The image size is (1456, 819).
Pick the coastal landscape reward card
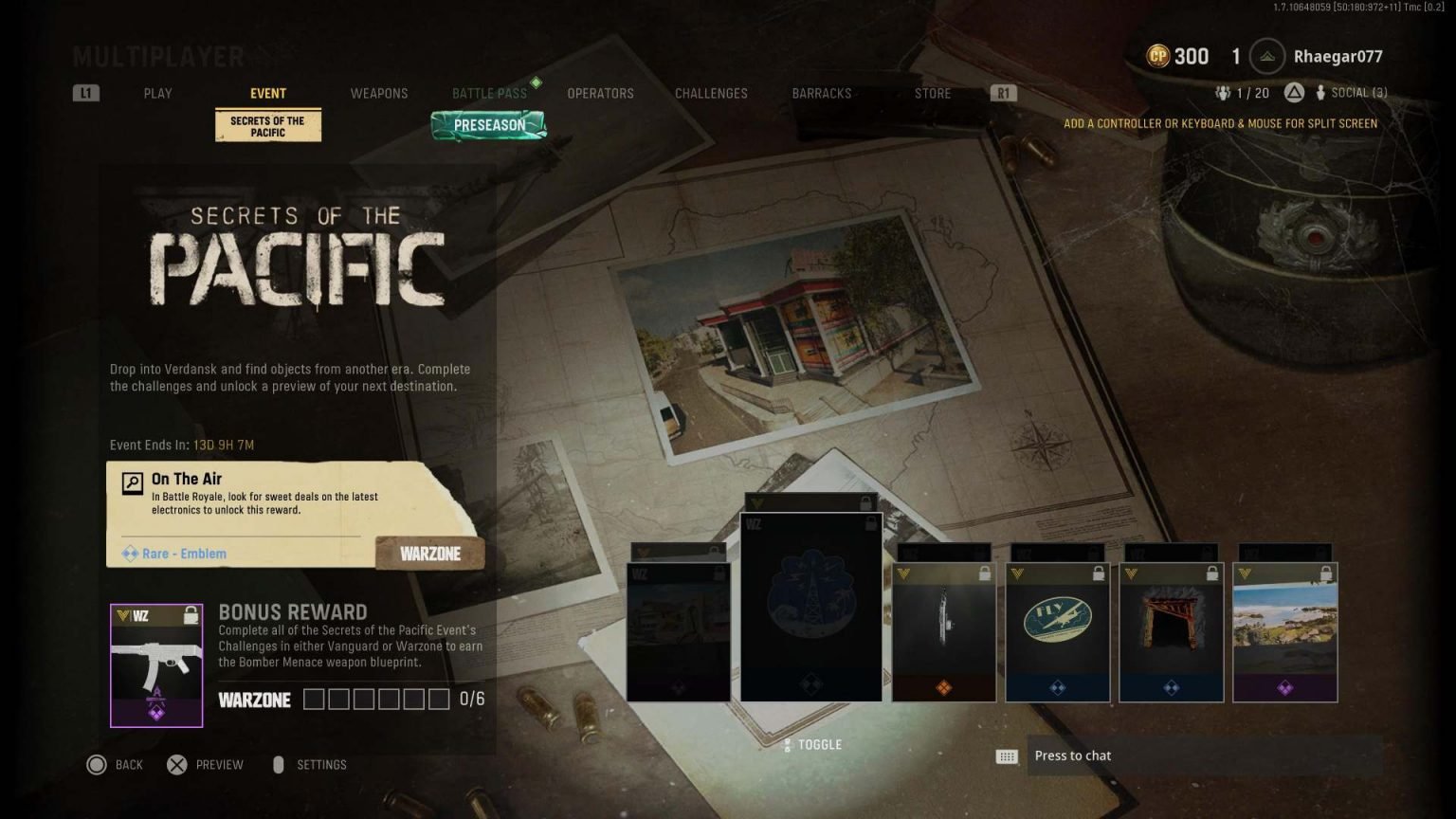point(1284,632)
